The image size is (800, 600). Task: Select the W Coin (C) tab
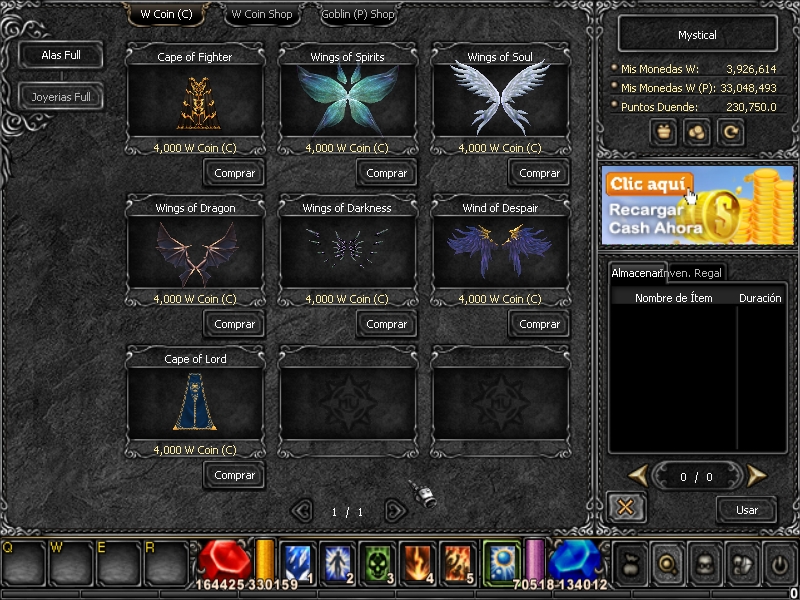pos(166,15)
